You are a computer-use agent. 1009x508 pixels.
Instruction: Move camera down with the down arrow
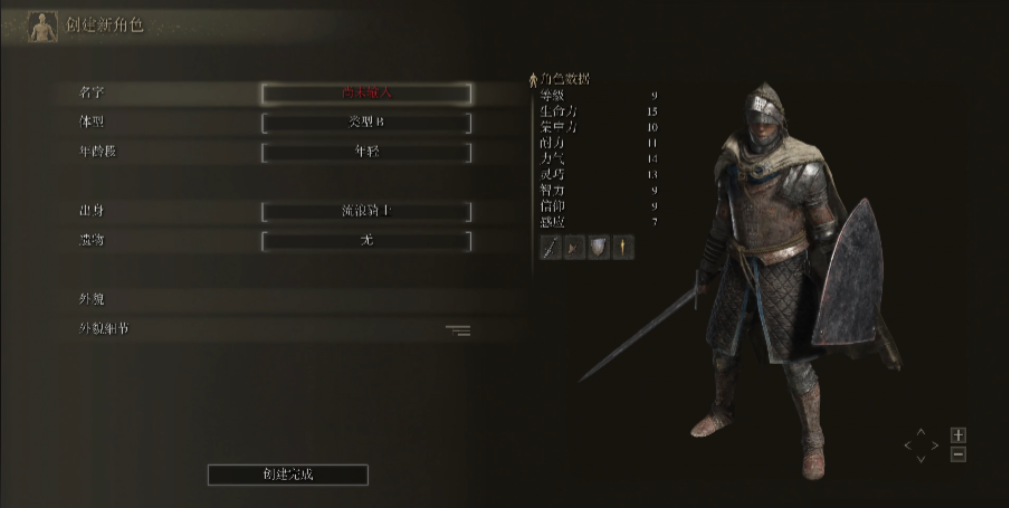tap(921, 458)
